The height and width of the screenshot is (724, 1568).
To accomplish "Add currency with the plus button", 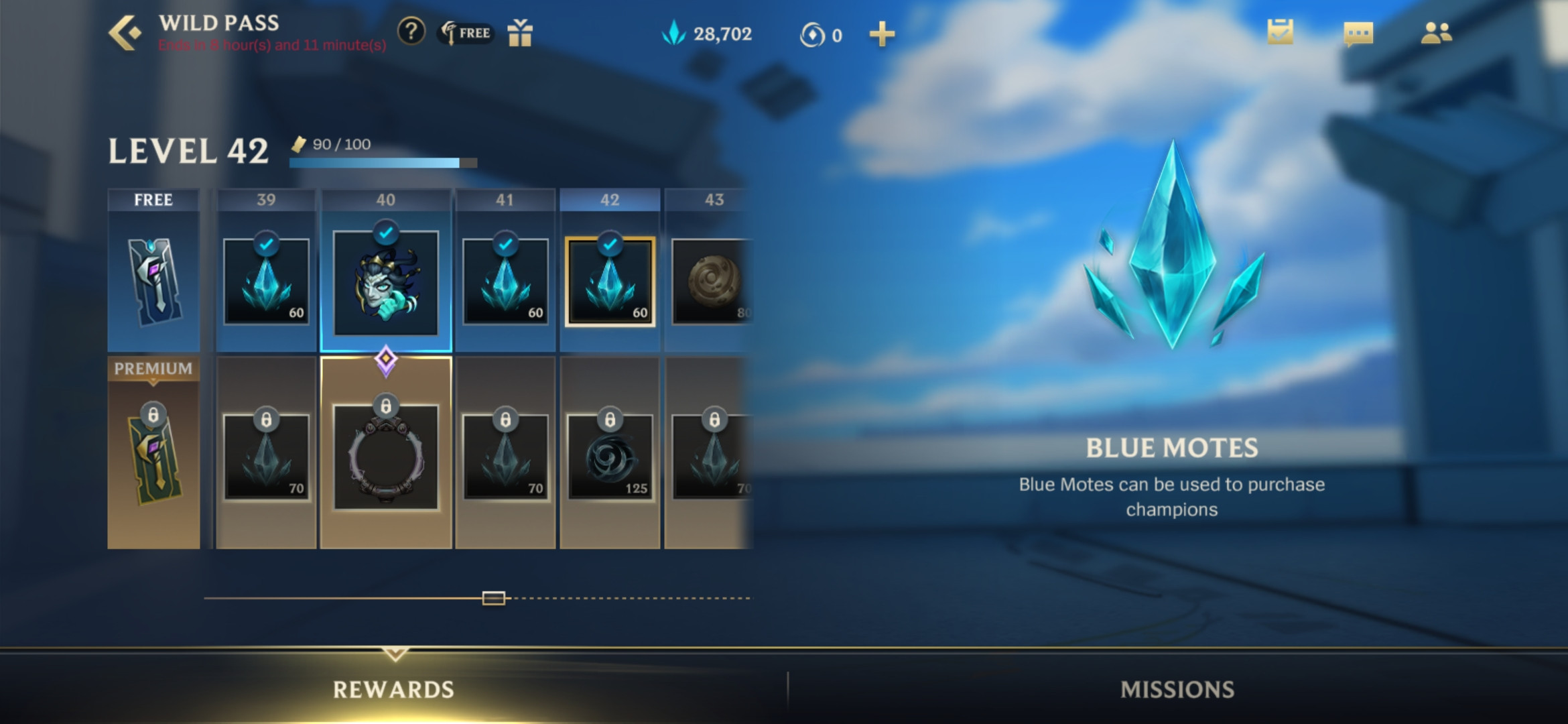I will point(881,34).
